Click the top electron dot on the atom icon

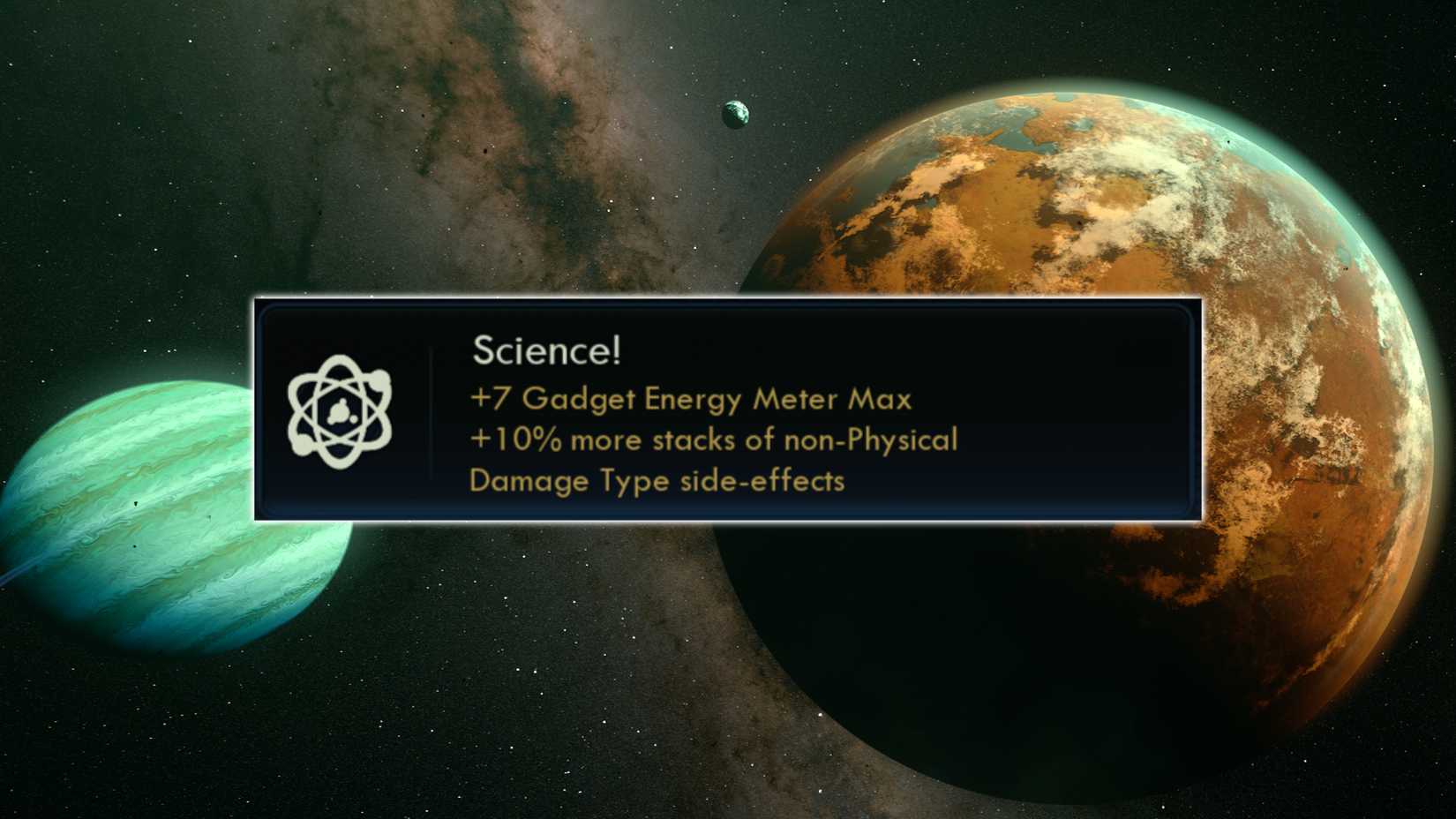[x=339, y=359]
